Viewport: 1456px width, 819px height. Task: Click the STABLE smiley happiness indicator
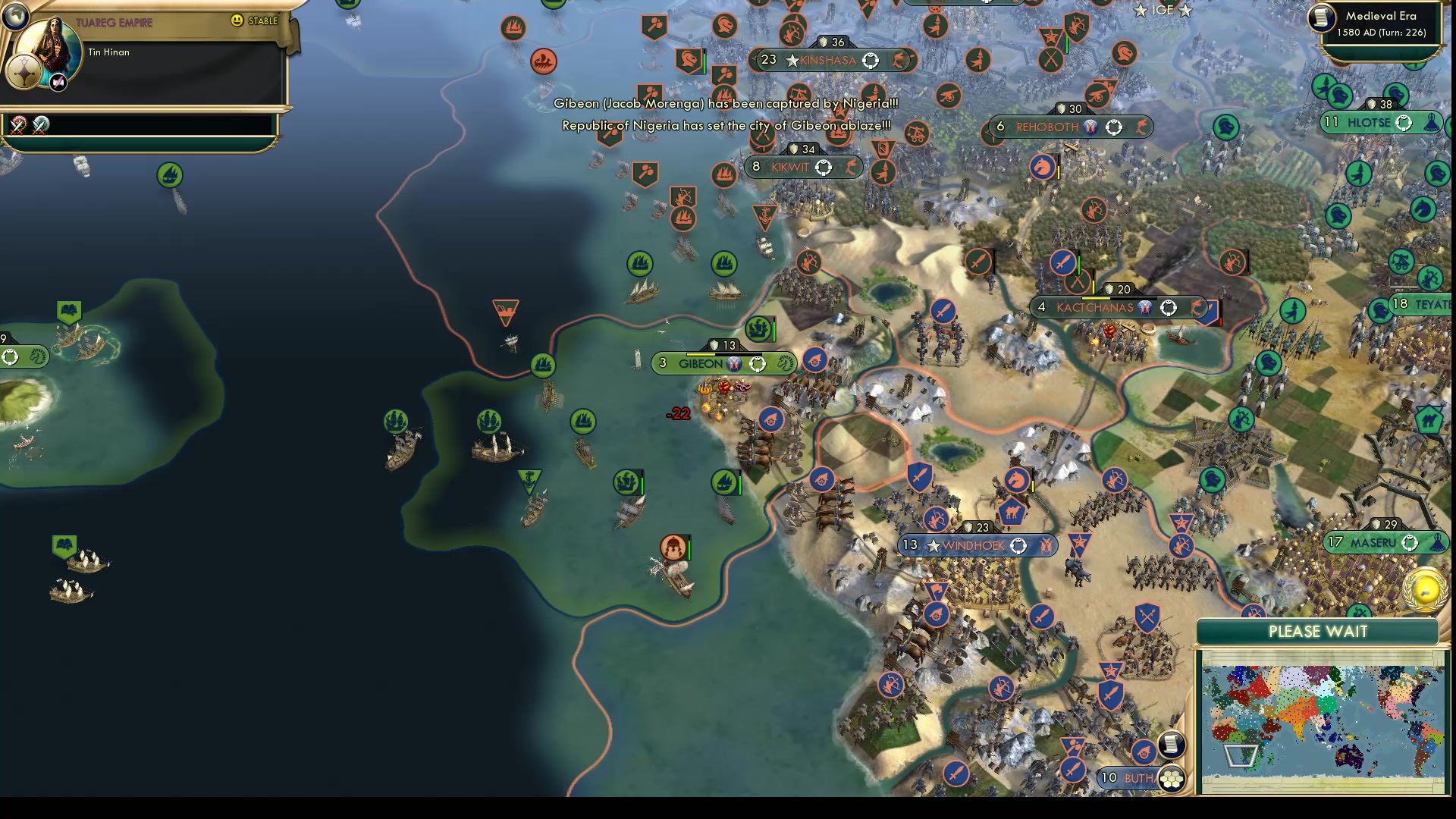tap(236, 22)
